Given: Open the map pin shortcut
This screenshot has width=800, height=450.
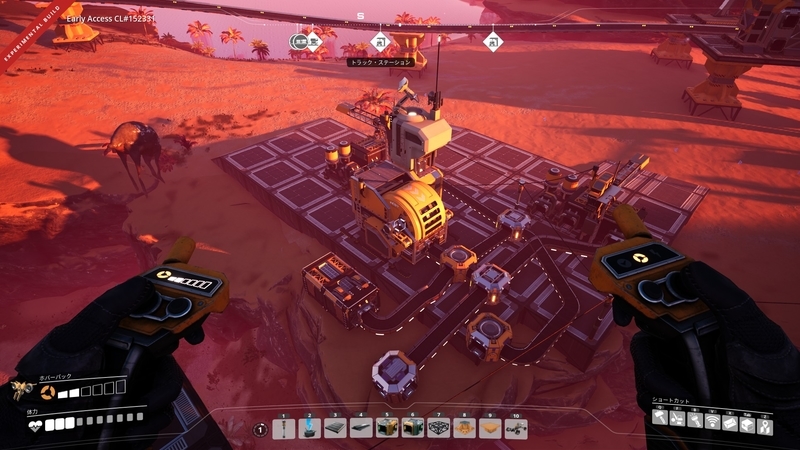Looking at the screenshot, I should point(766,424).
